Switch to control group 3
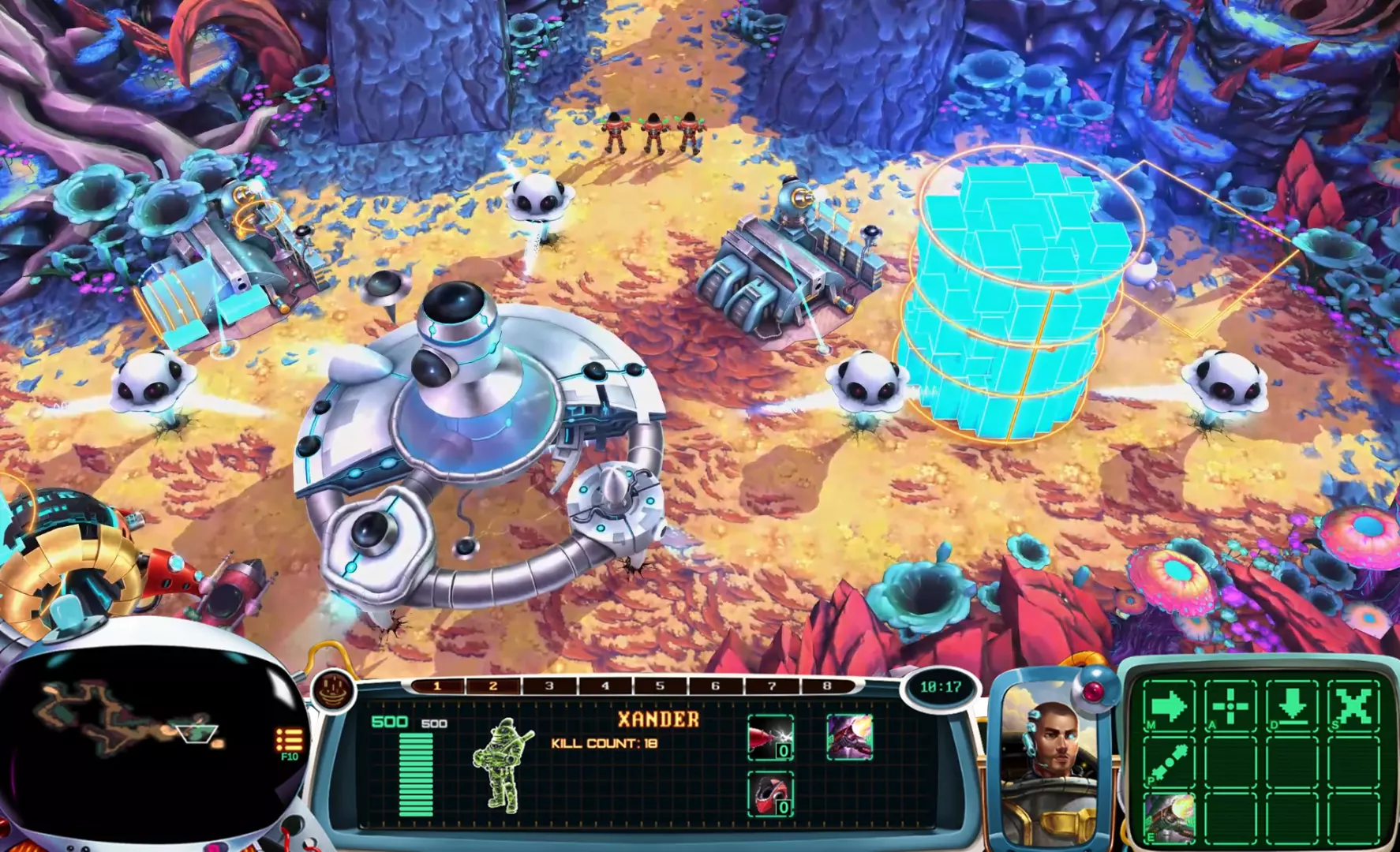The image size is (1400, 852). tap(549, 686)
